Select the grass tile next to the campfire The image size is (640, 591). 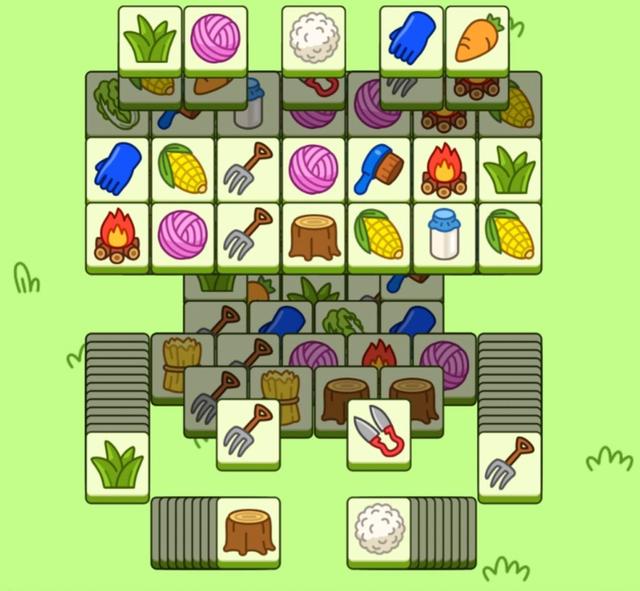[x=510, y=168]
